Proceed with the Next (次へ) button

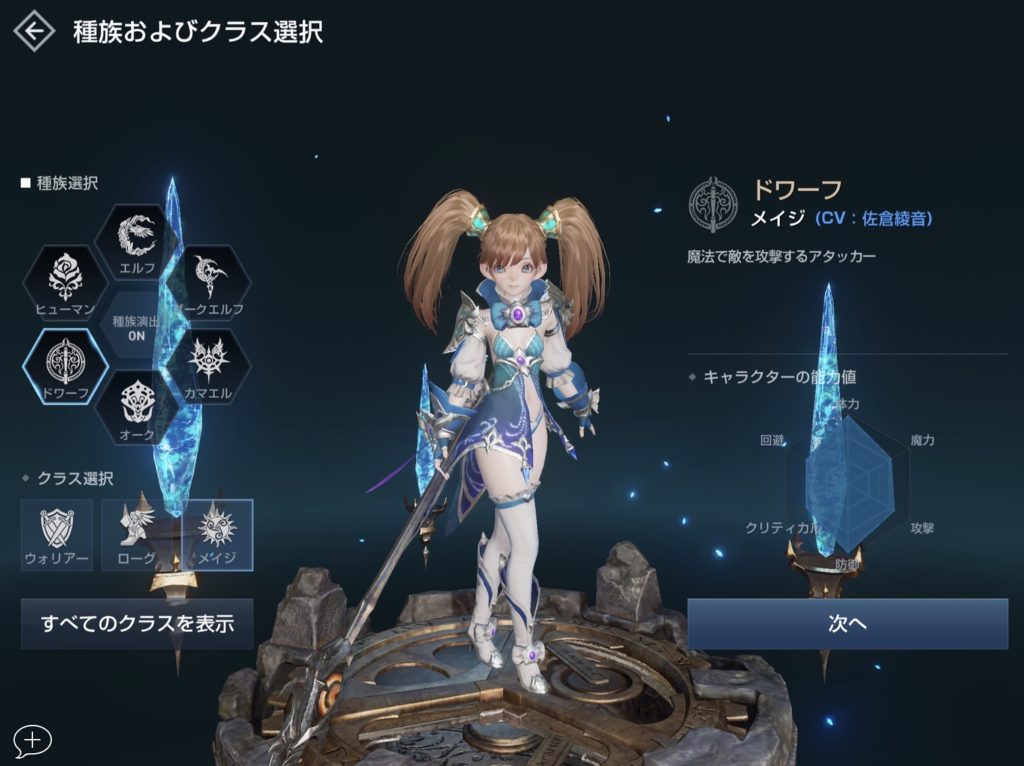pyautogui.click(x=847, y=624)
